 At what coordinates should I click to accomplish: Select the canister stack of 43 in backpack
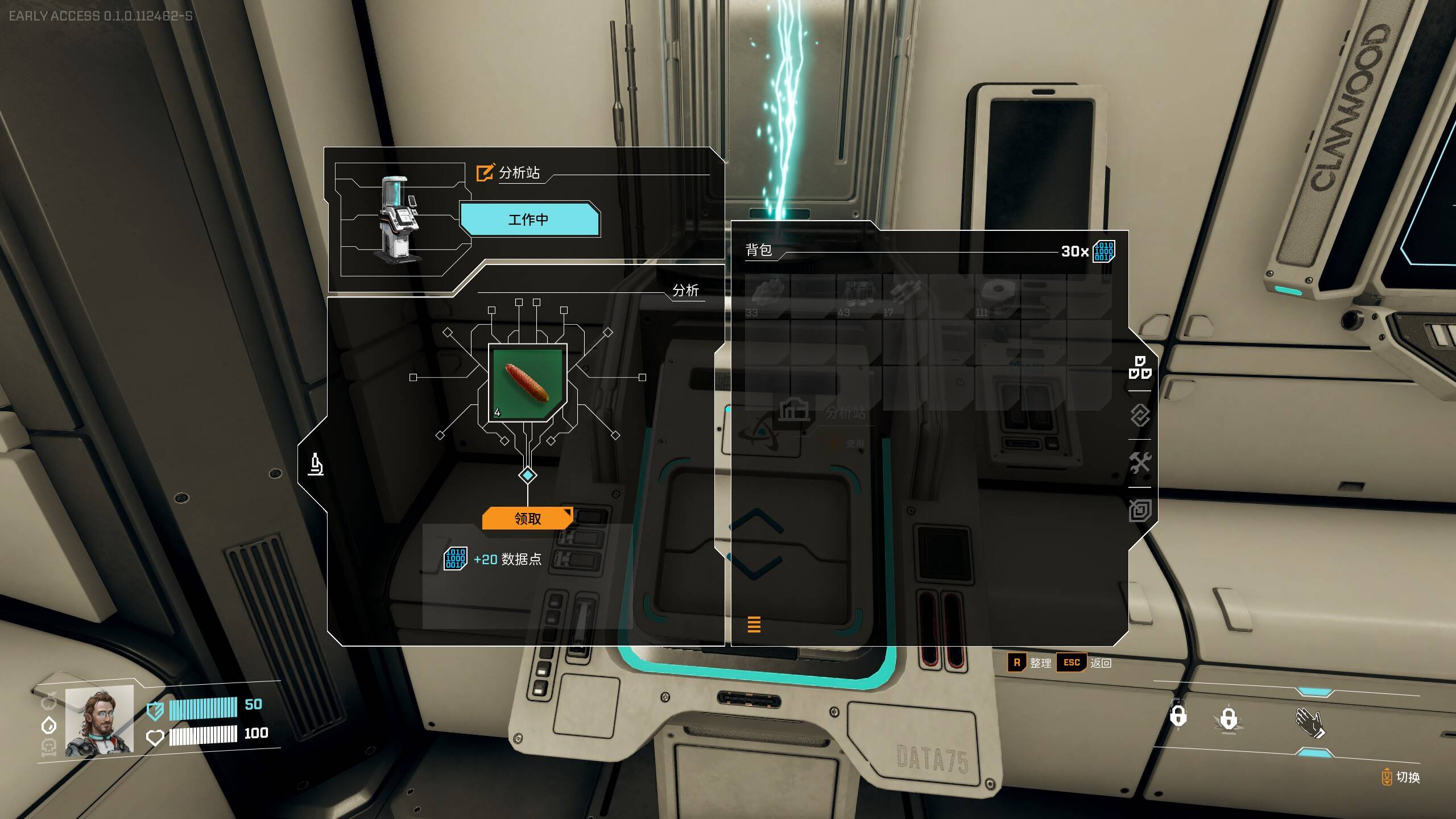(x=859, y=296)
